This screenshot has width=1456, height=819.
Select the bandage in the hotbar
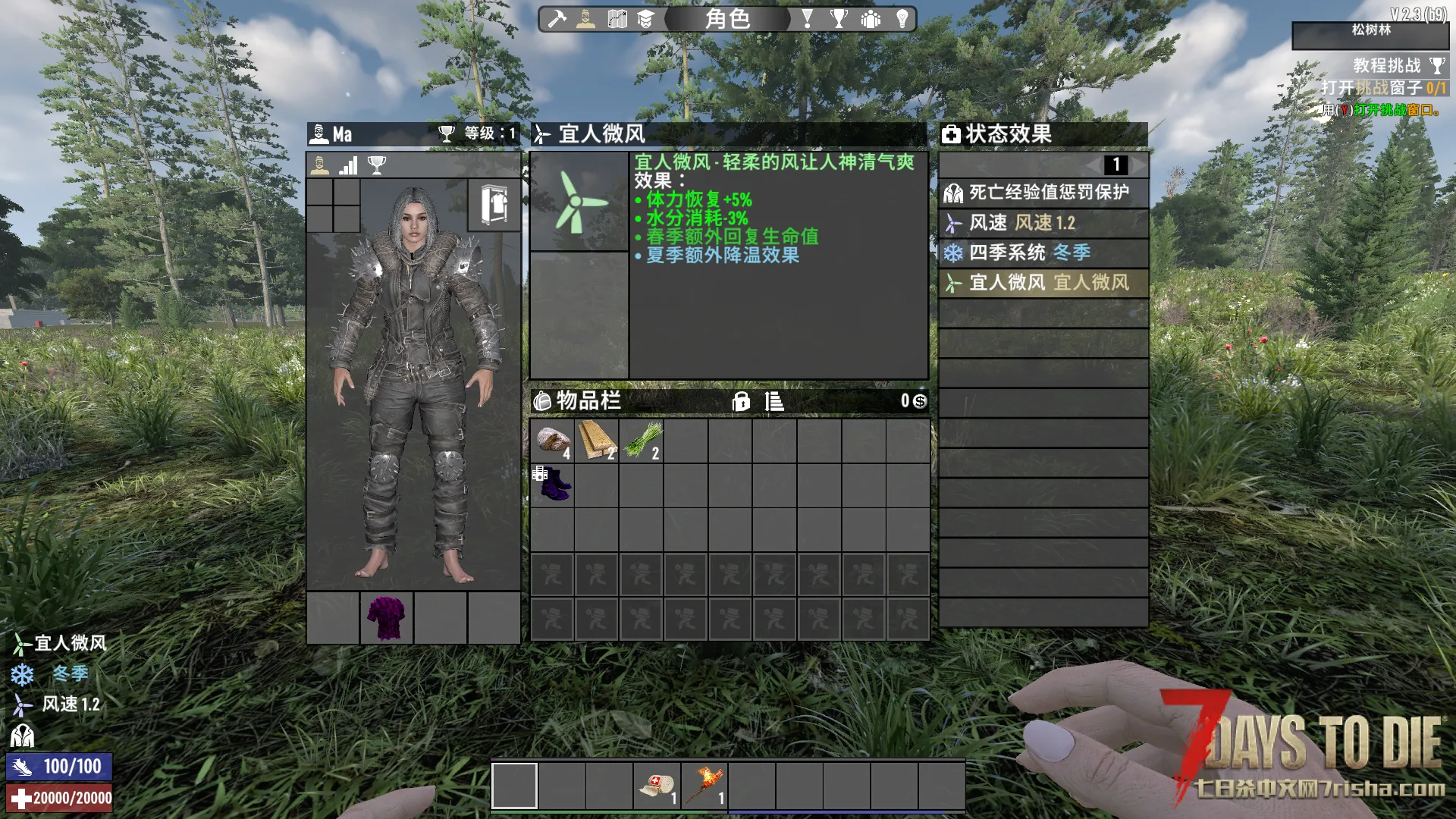pos(657,786)
